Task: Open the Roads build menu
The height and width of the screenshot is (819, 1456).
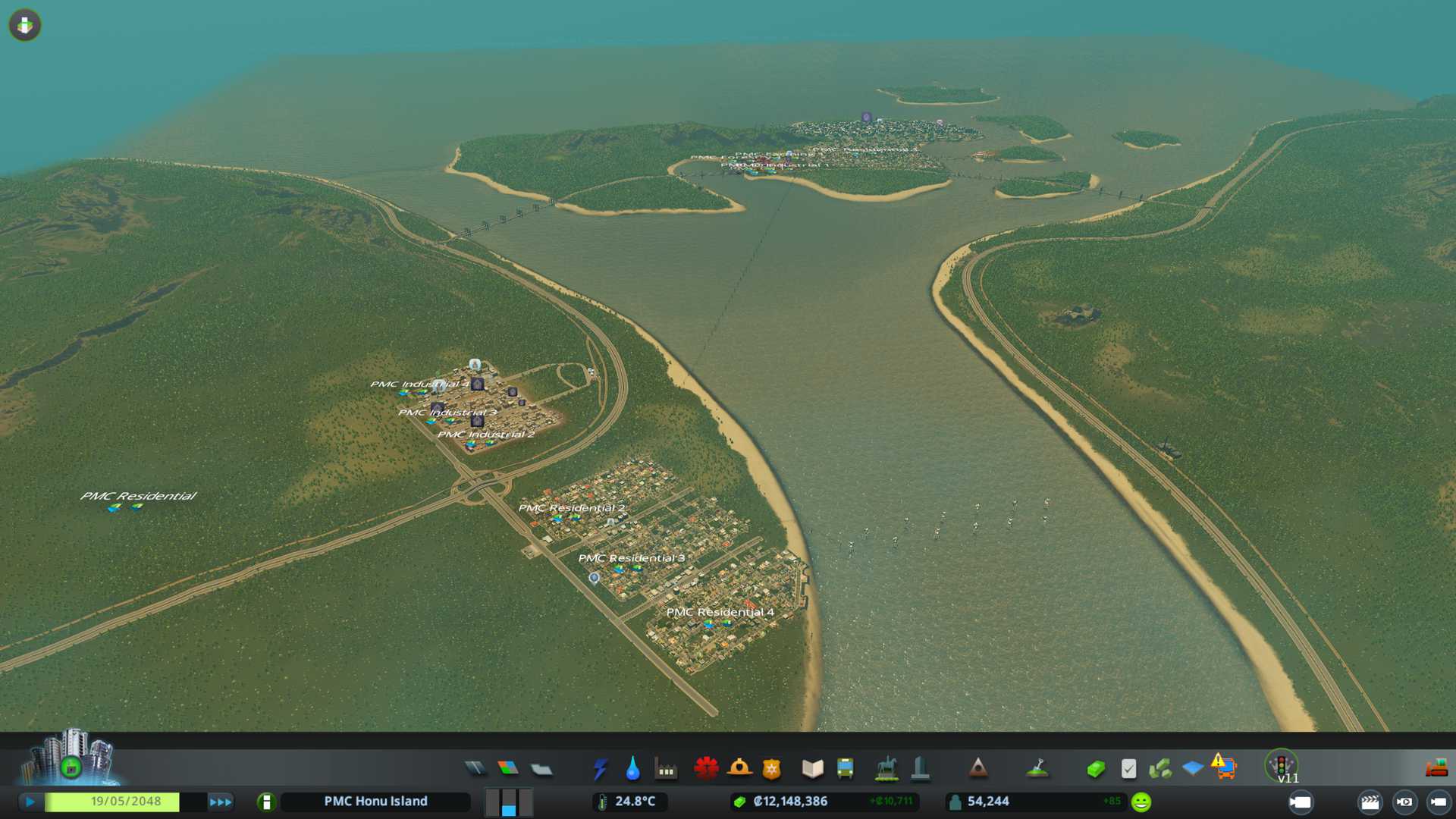Action: pyautogui.click(x=475, y=769)
